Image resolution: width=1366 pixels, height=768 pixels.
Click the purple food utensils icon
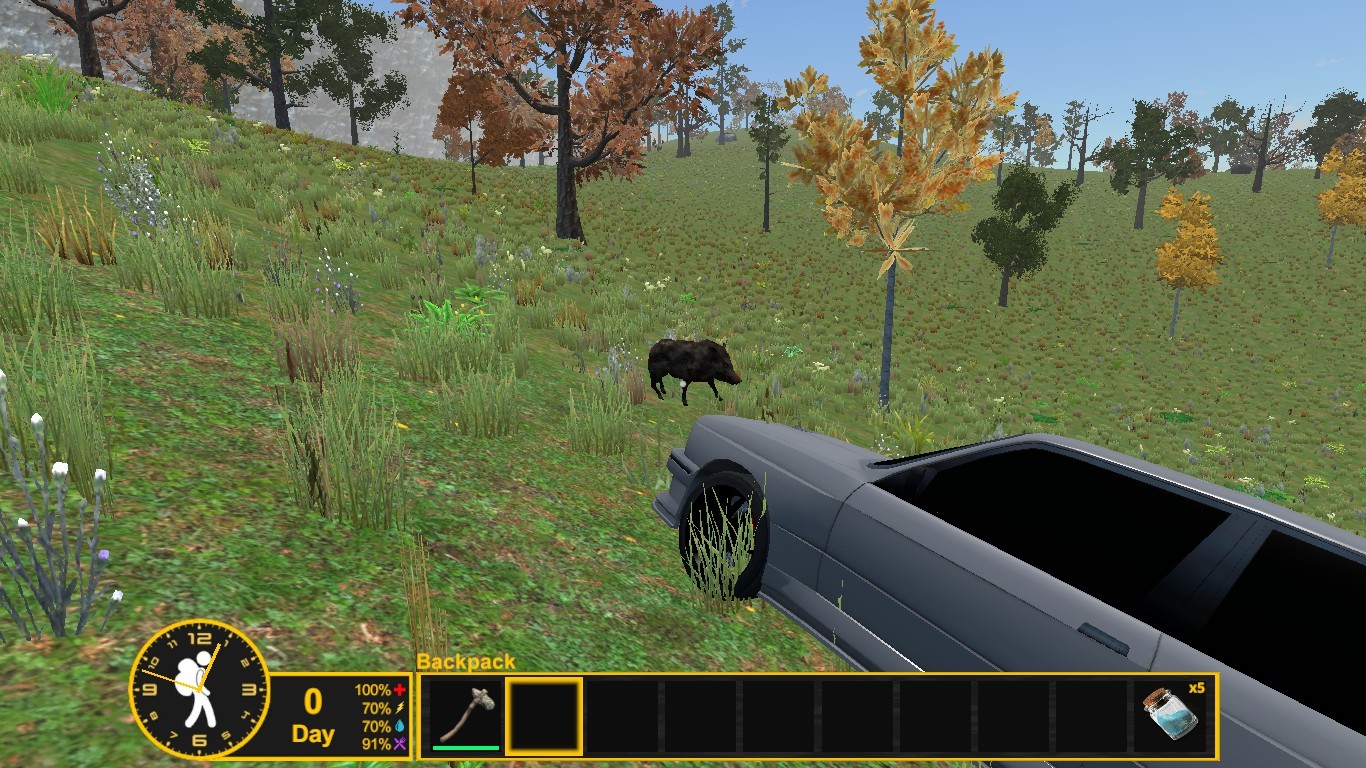(x=400, y=741)
